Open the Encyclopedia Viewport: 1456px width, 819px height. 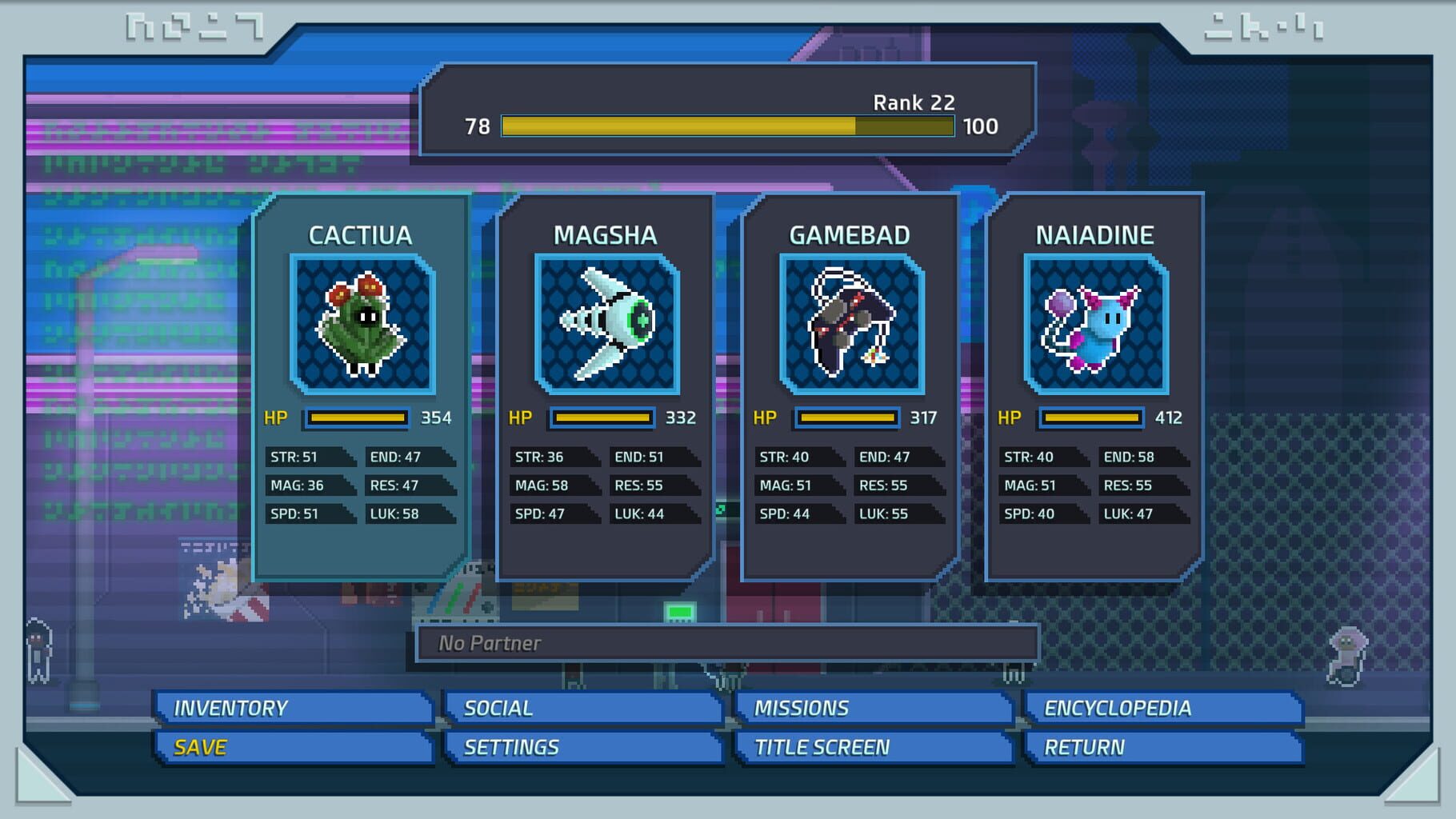(x=1164, y=707)
